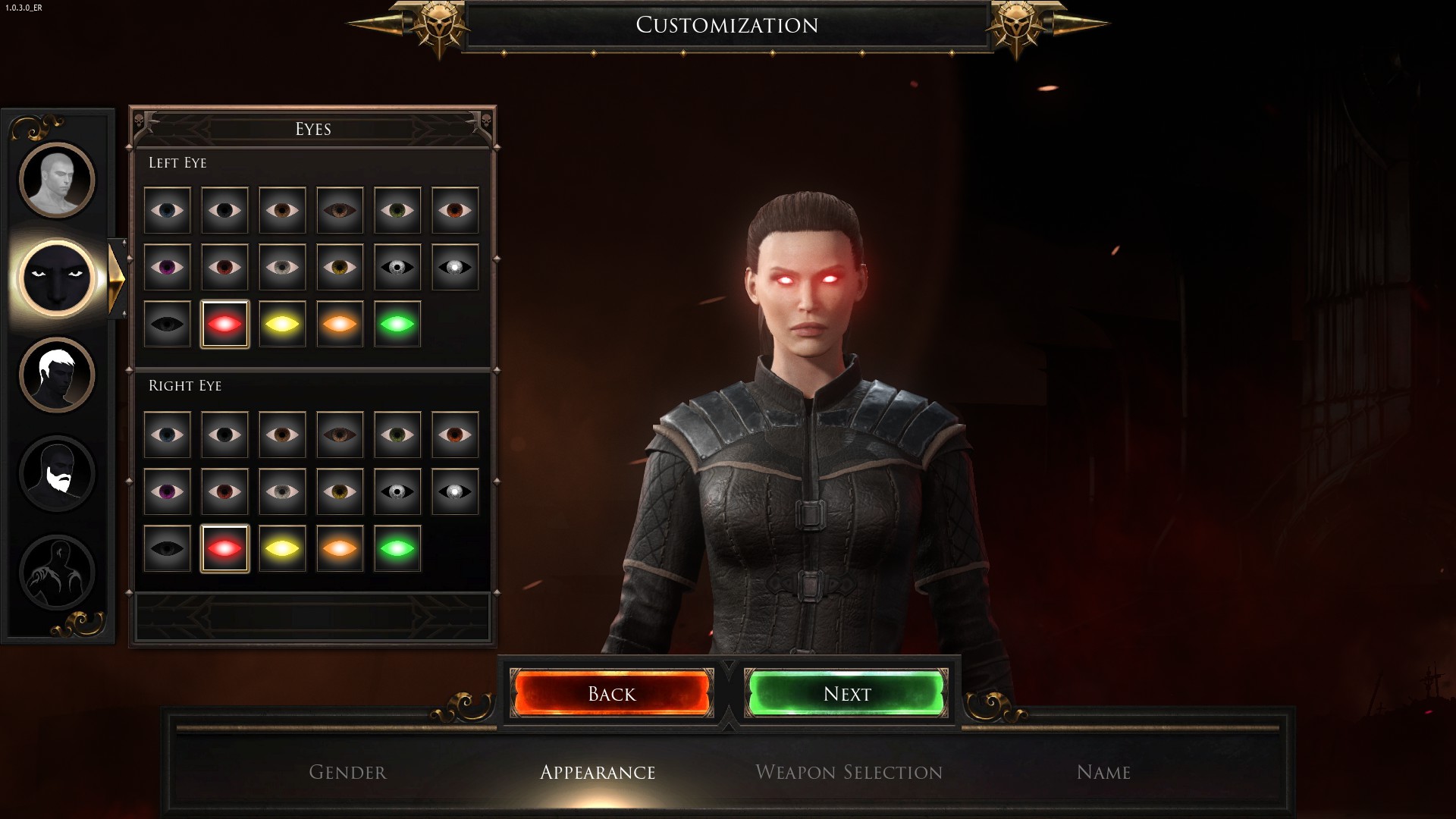Select the glowing red right eye
The width and height of the screenshot is (1456, 819).
click(x=224, y=548)
